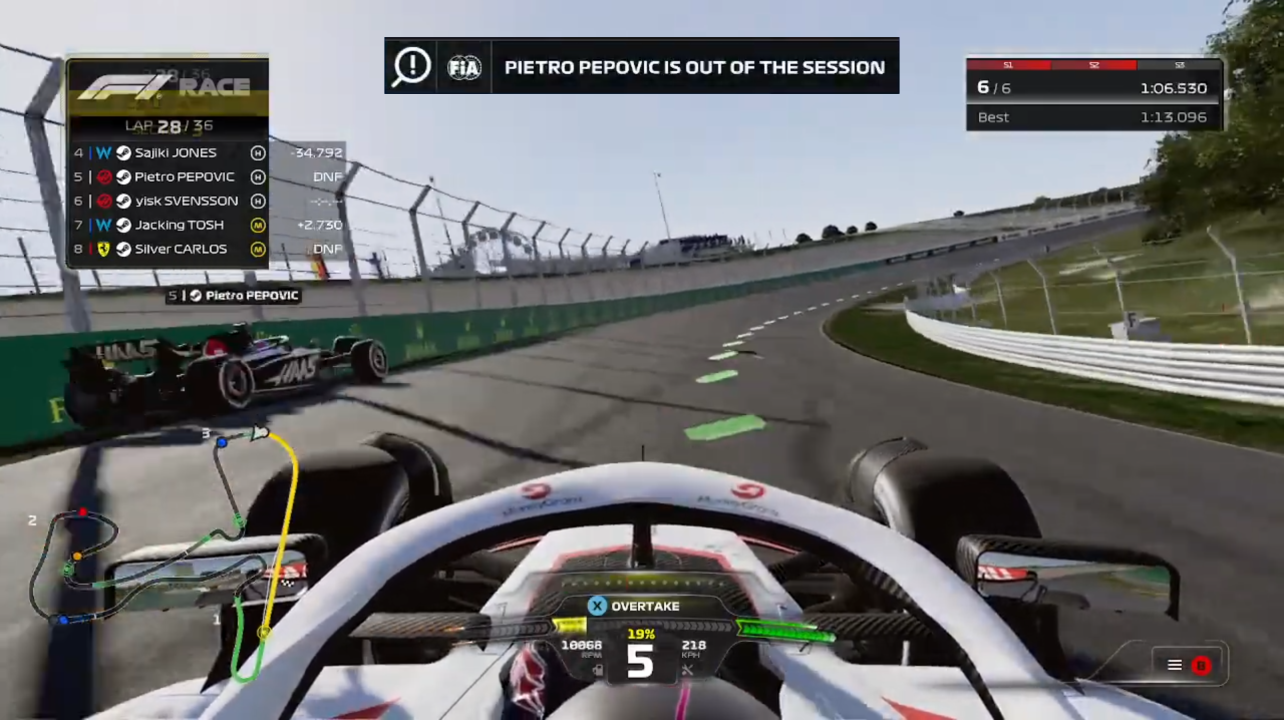Click the FIA out-of-session notification banner
The width and height of the screenshot is (1284, 720).
tap(641, 67)
